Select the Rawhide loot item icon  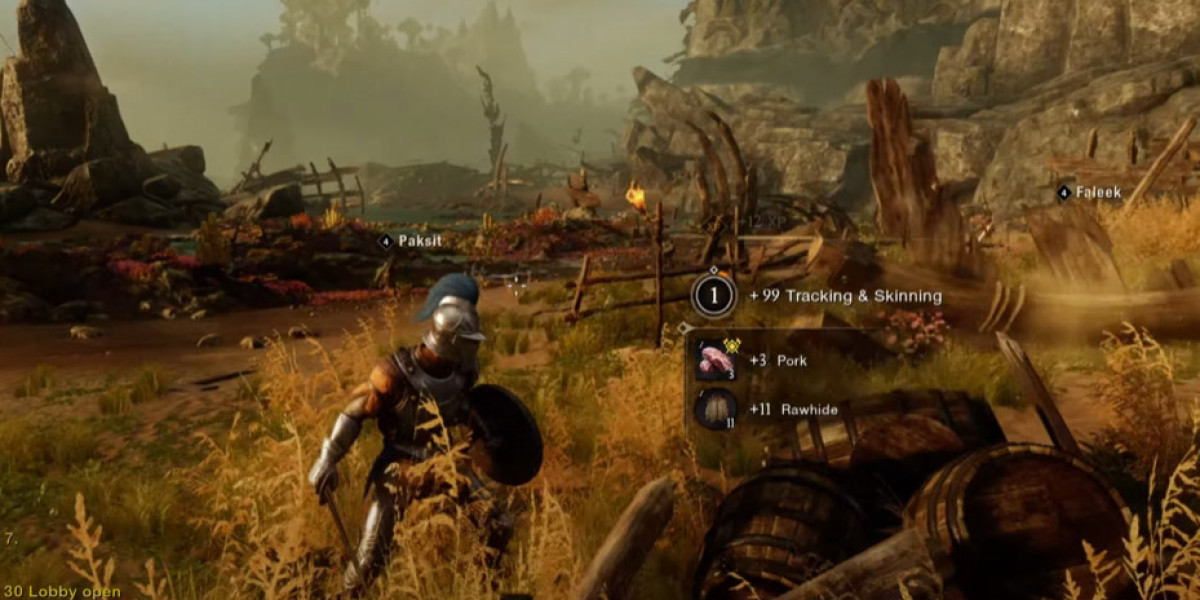716,409
